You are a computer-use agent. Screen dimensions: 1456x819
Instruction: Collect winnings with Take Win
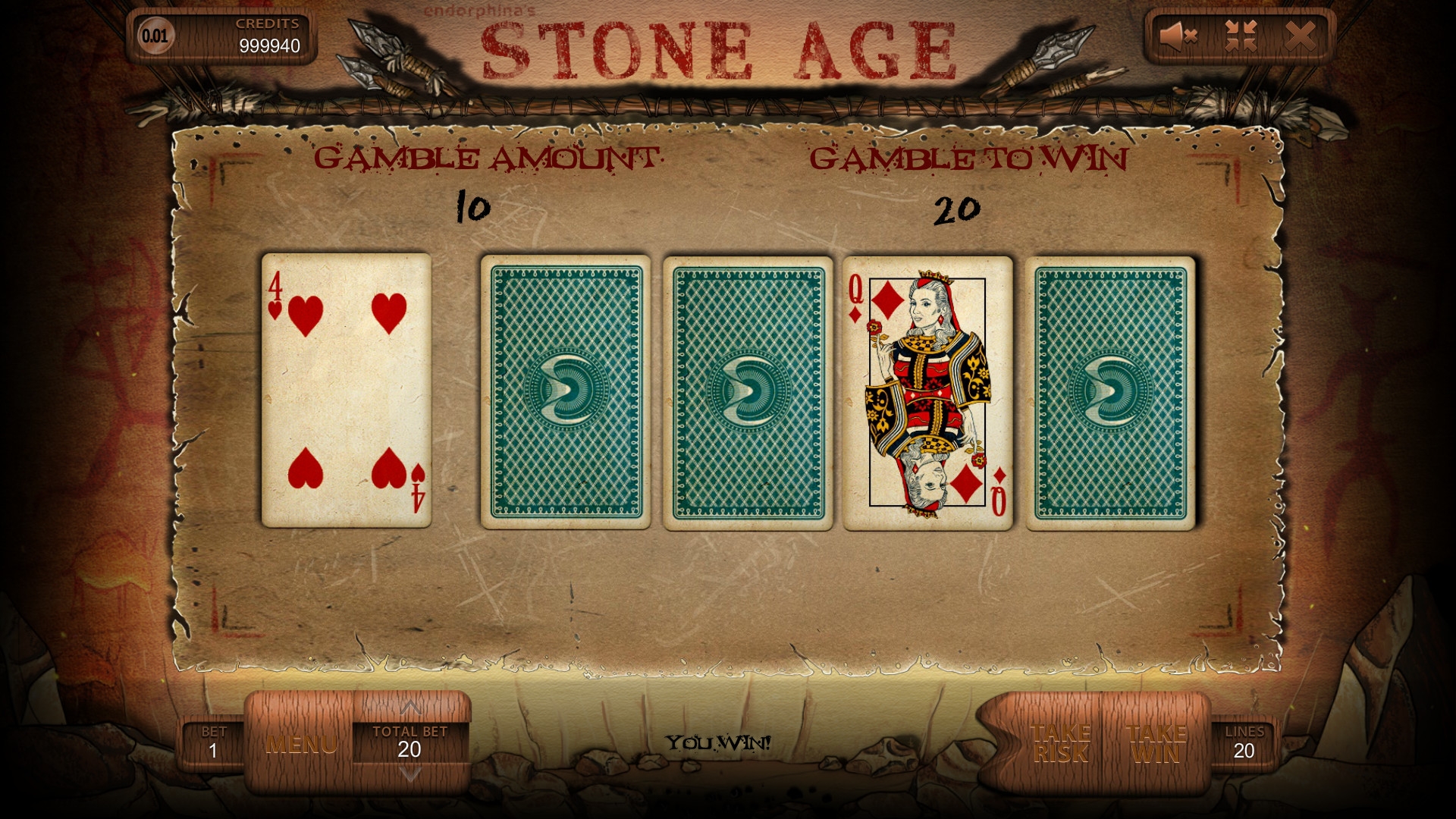(x=1156, y=743)
